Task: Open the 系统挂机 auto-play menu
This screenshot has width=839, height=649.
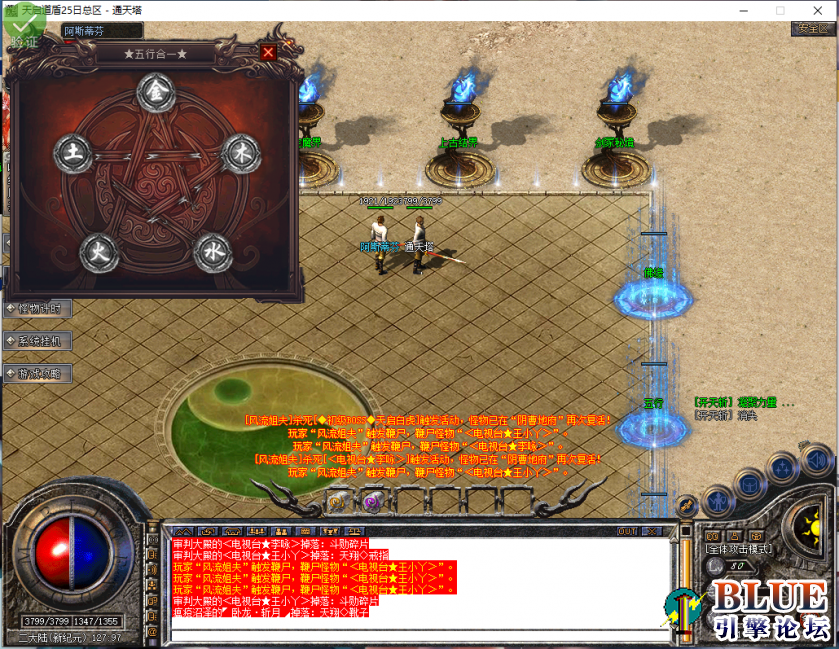Action: tap(37, 341)
